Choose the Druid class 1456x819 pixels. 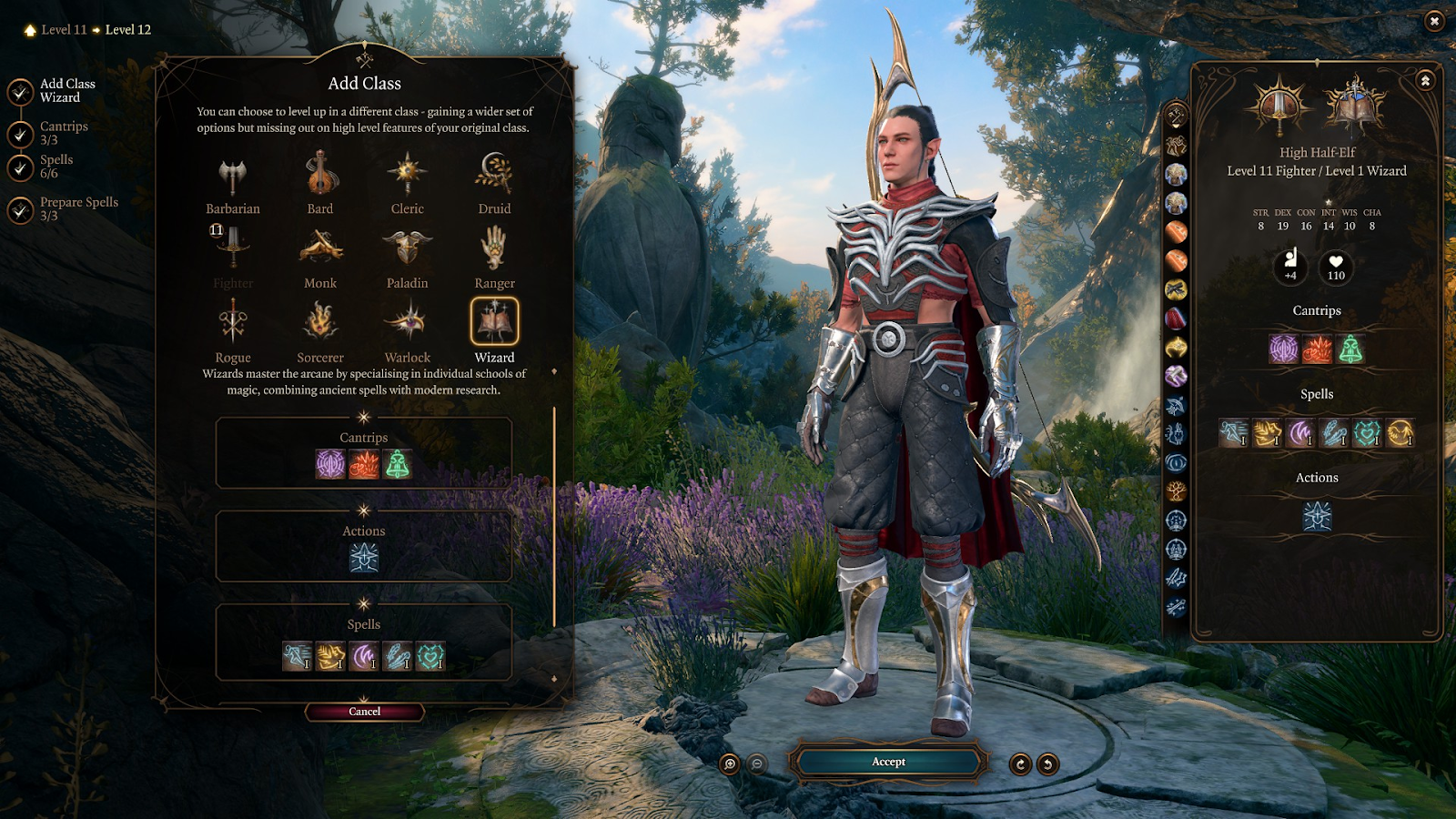pyautogui.click(x=494, y=175)
